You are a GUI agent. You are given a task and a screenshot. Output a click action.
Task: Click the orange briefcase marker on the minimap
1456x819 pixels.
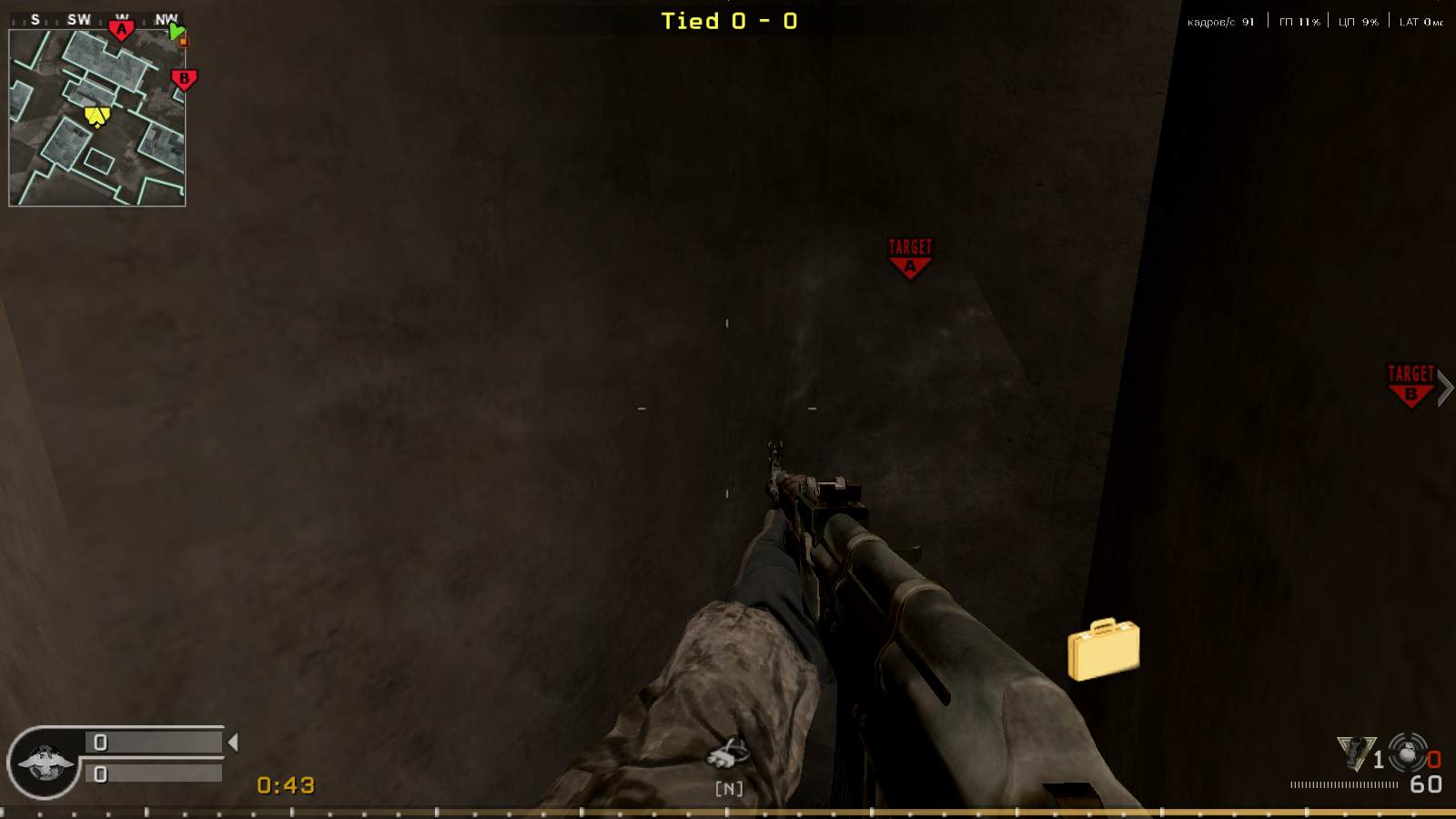(186, 40)
